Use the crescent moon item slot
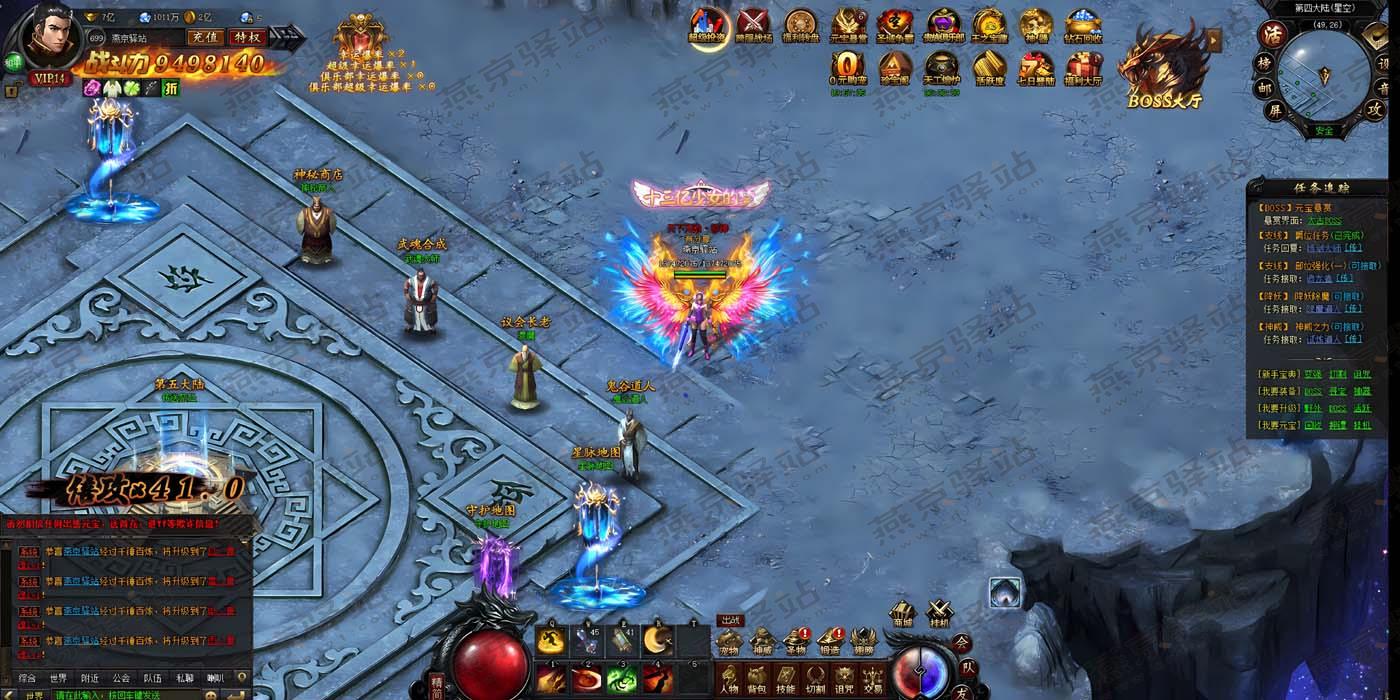Image resolution: width=1400 pixels, height=700 pixels. pos(657,640)
